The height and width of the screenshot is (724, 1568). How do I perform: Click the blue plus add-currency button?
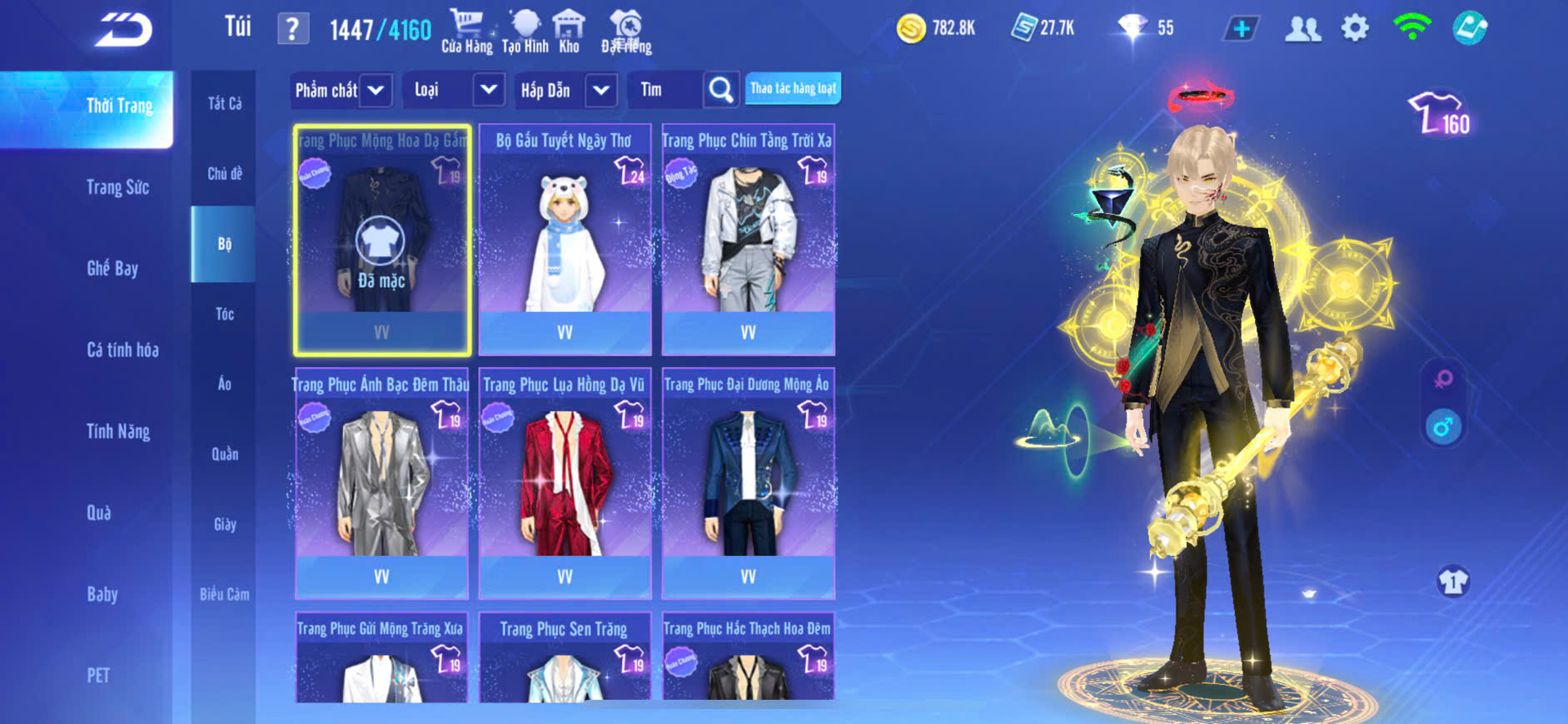1241,29
